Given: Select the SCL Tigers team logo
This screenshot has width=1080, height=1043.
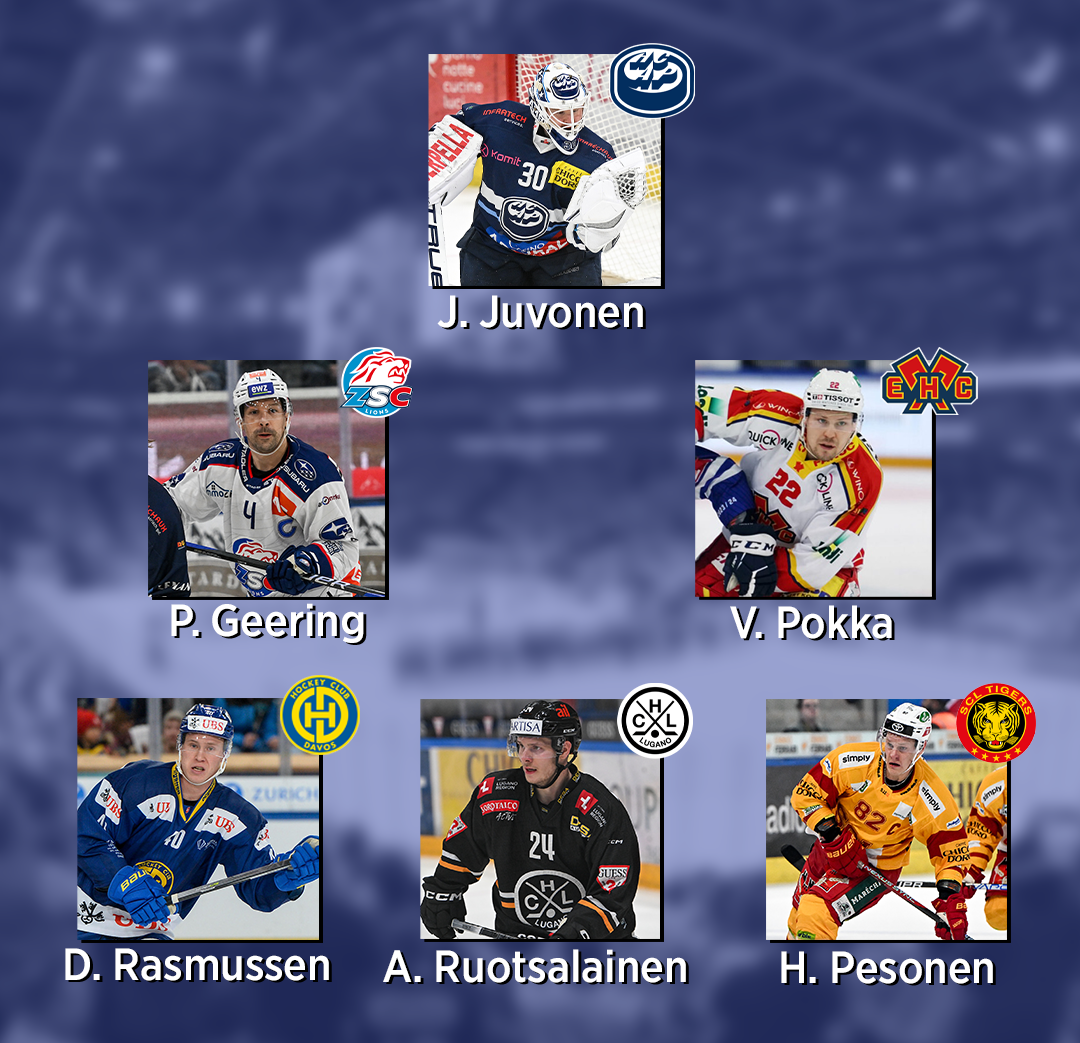Looking at the screenshot, I should click(x=995, y=722).
